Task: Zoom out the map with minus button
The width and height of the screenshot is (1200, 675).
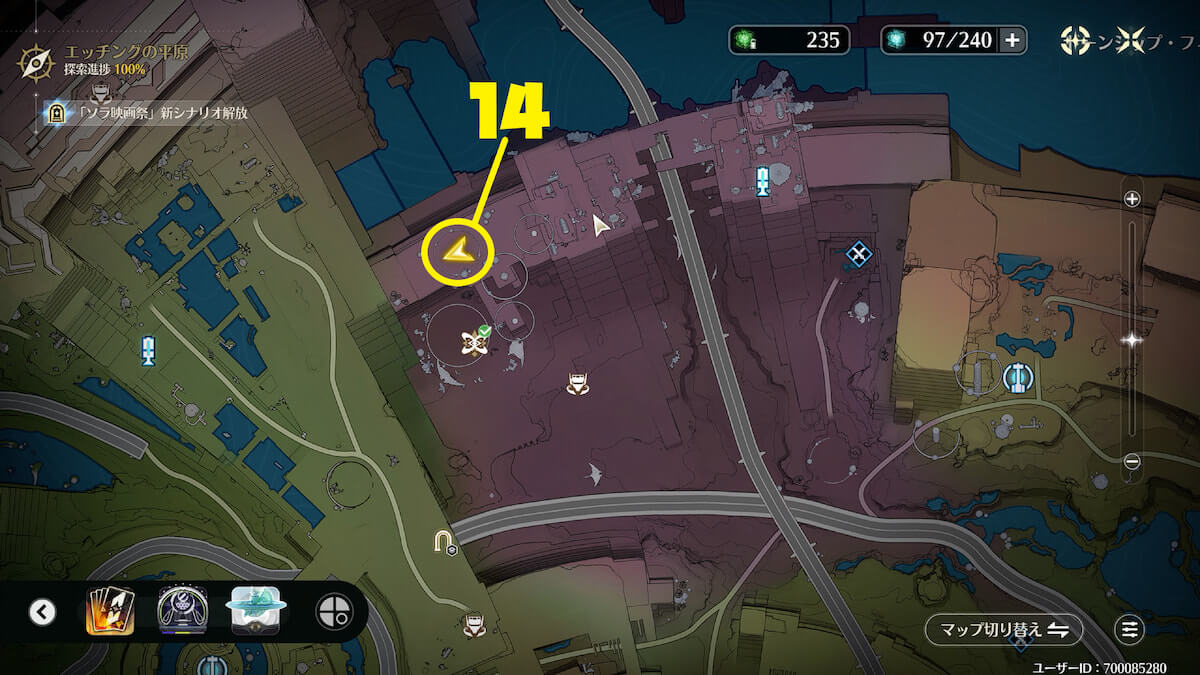Action: click(x=1132, y=461)
